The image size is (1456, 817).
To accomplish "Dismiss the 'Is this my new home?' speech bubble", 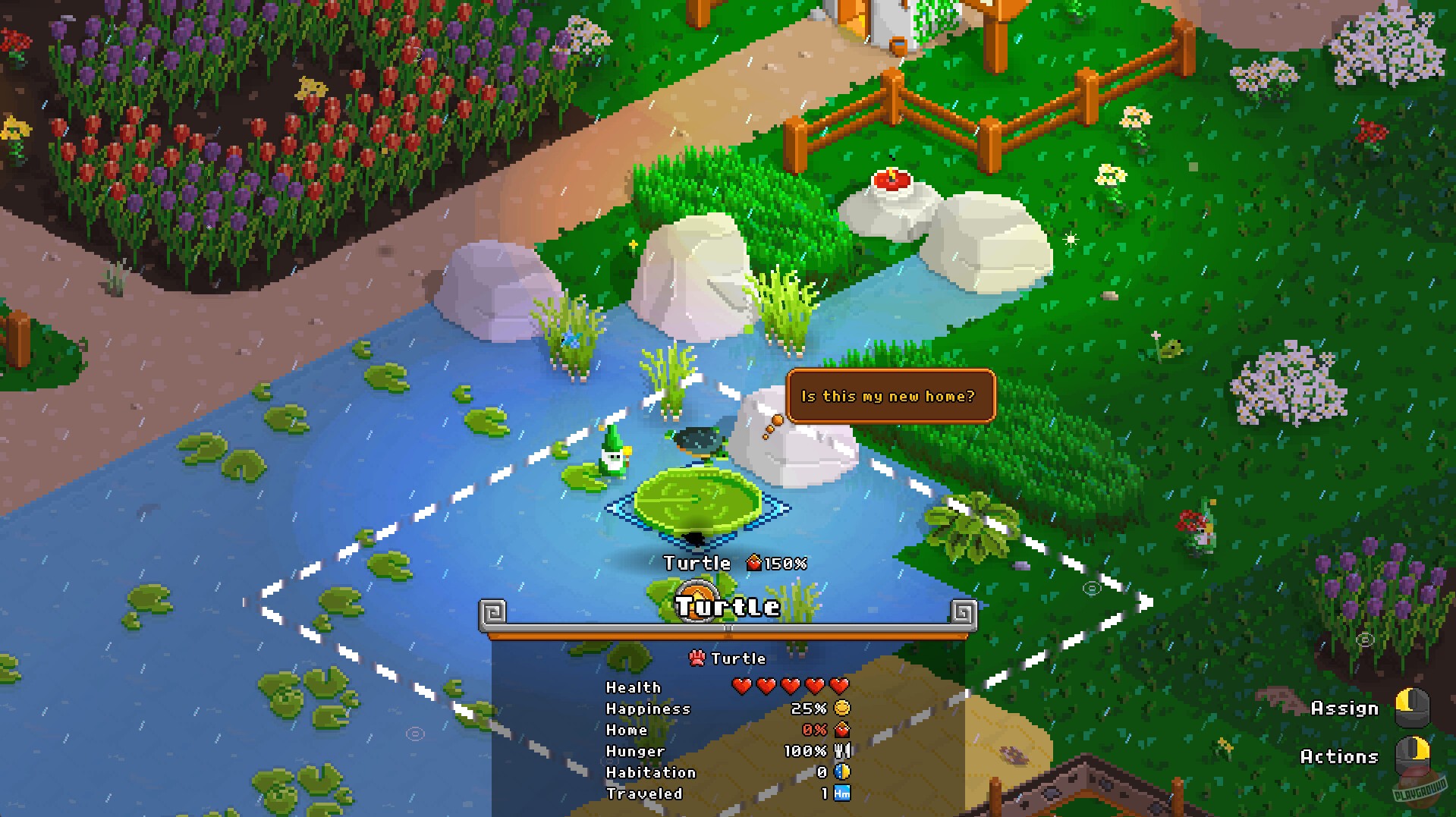I will (x=888, y=395).
